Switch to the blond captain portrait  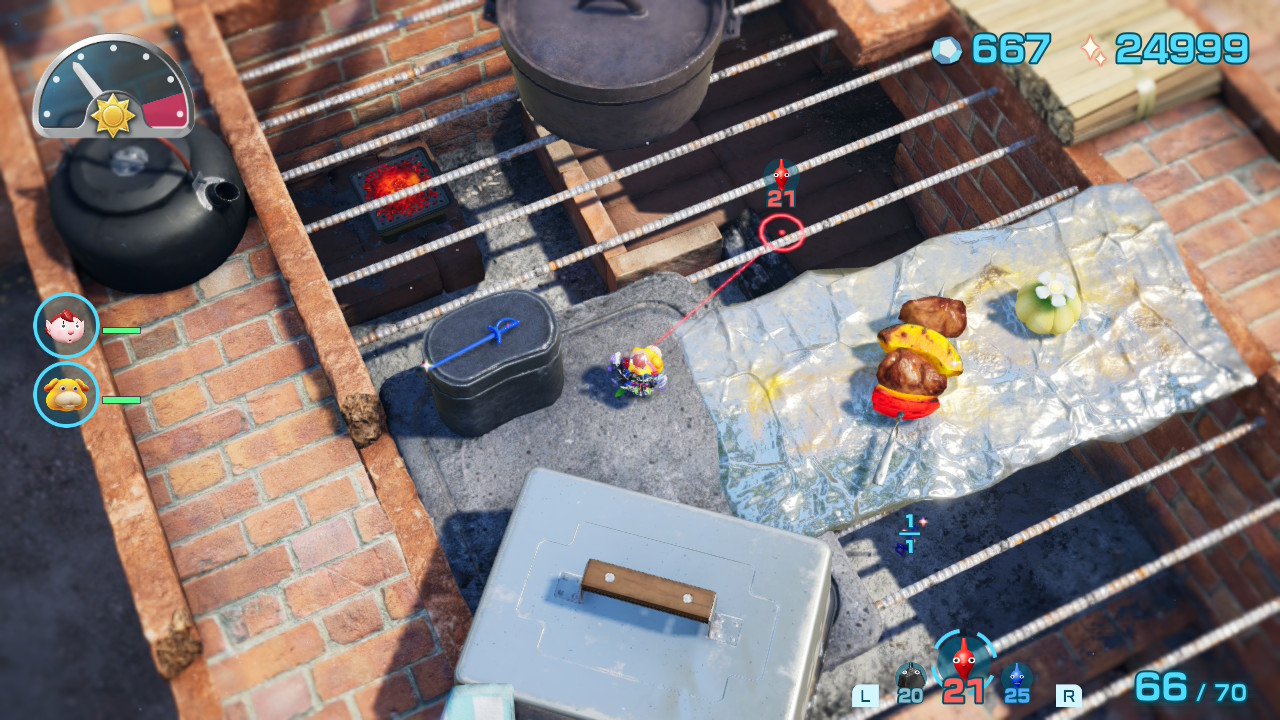click(x=66, y=395)
